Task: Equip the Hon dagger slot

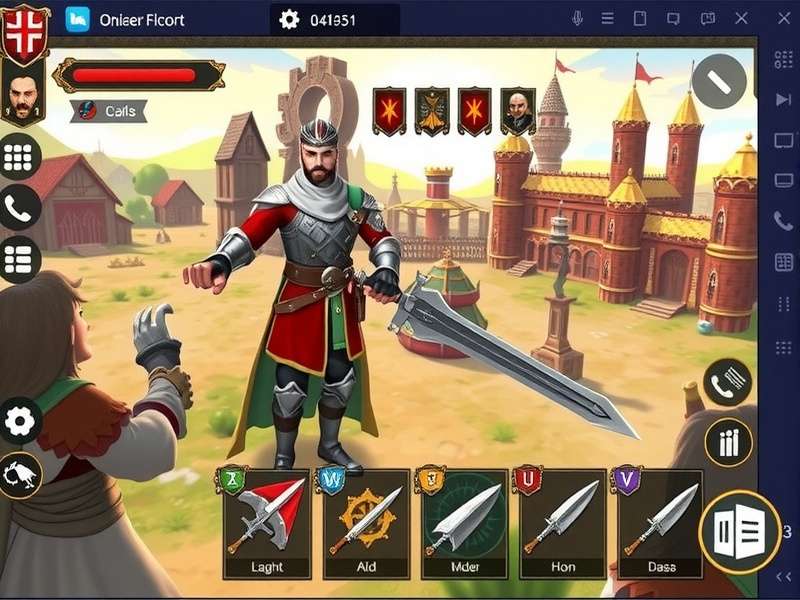Action: point(562,522)
